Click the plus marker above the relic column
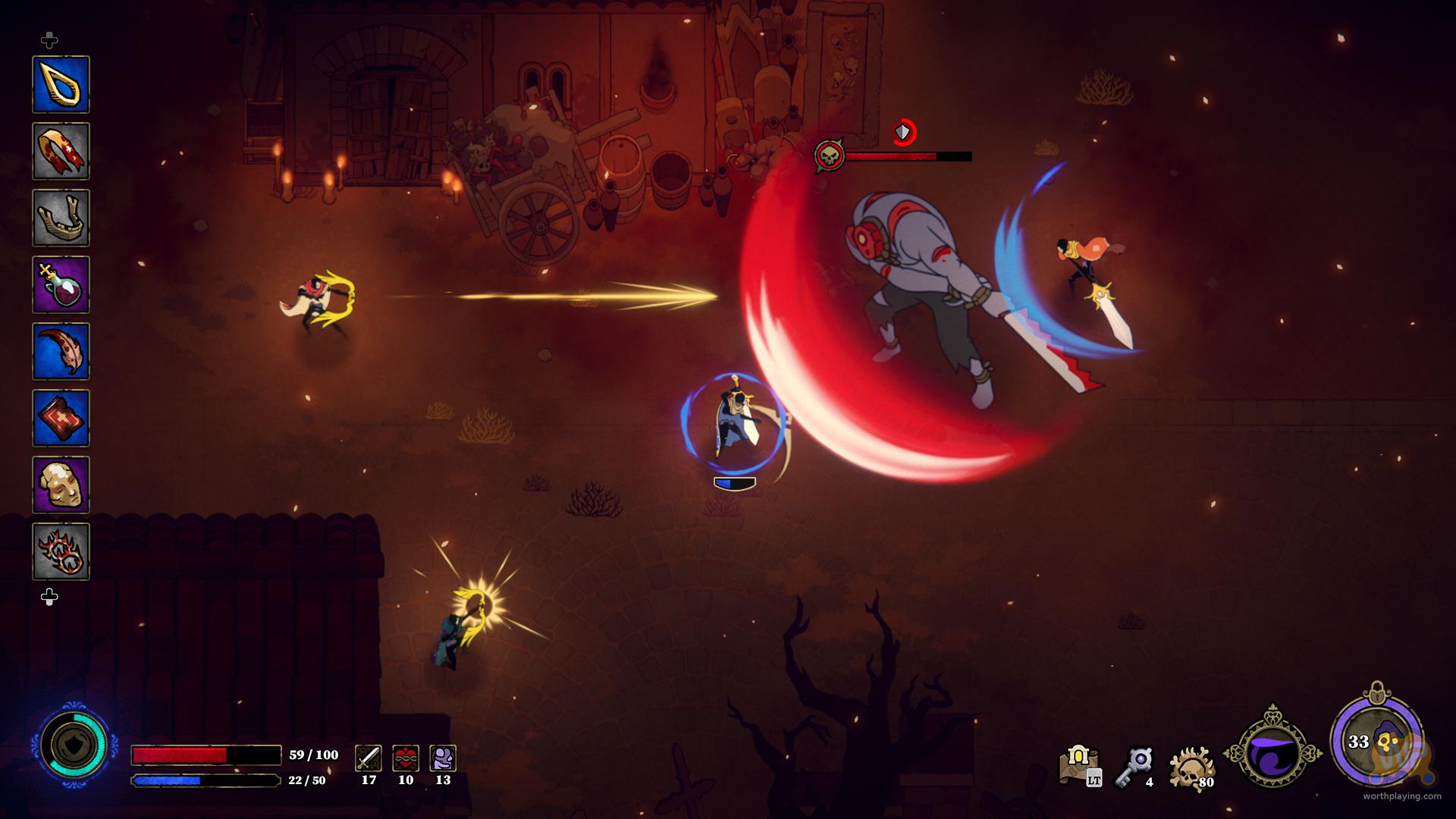 [49, 39]
